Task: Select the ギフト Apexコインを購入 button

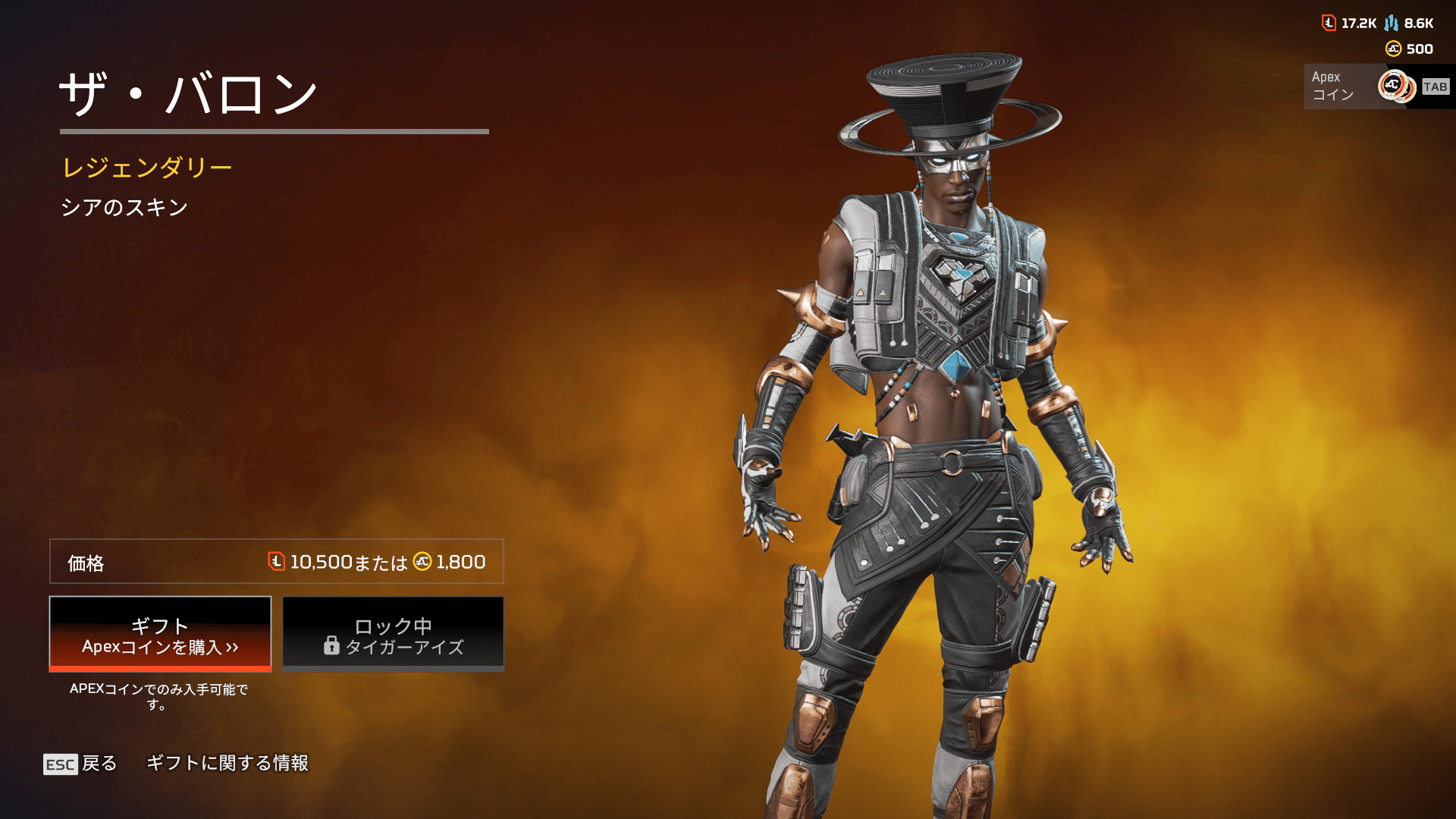Action: coord(160,634)
